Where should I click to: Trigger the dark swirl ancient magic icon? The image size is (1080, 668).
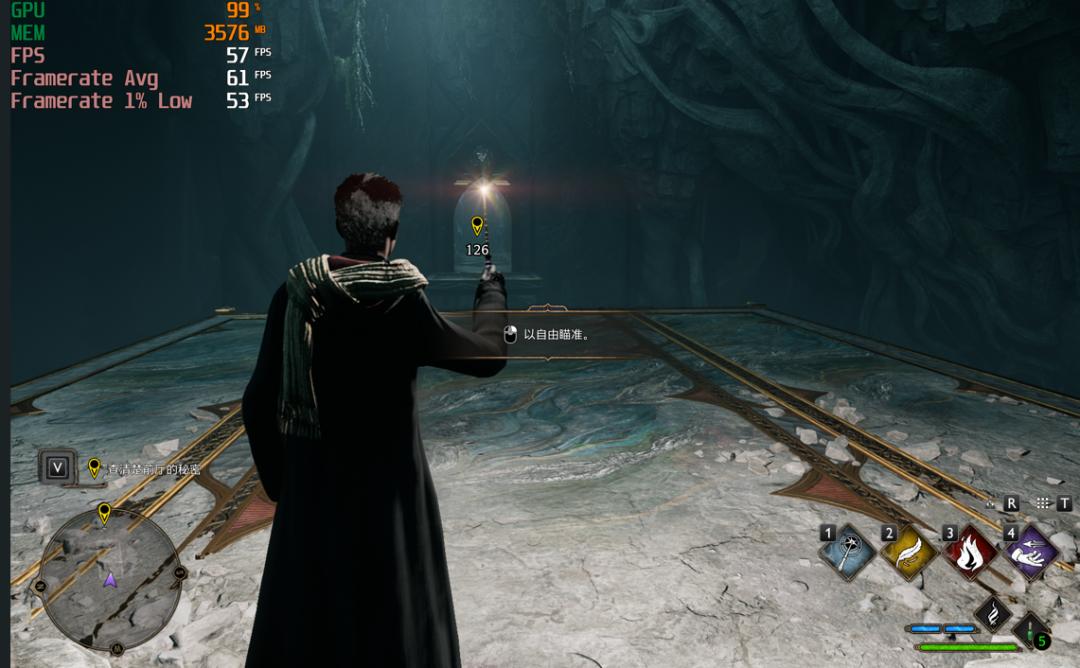(992, 612)
